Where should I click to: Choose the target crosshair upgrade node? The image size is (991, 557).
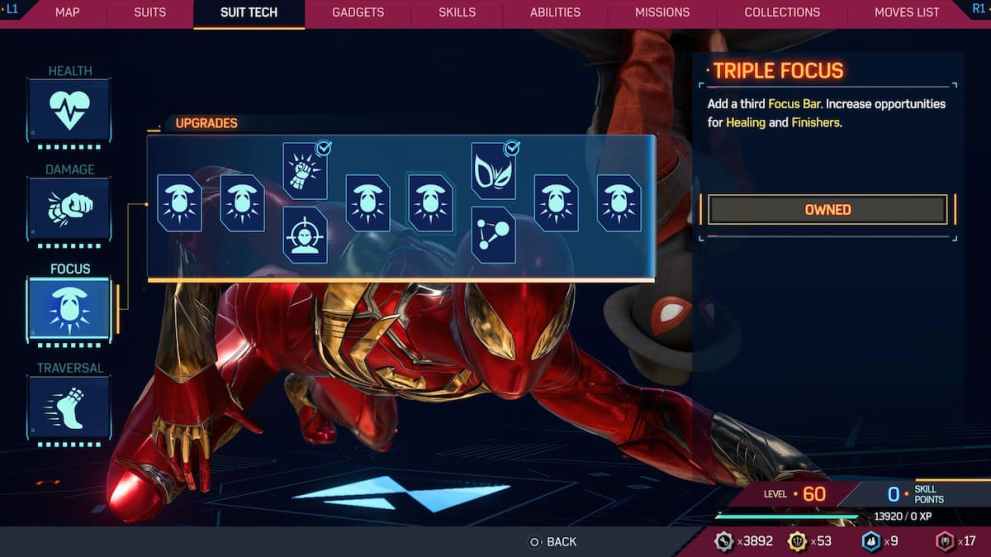pos(305,235)
